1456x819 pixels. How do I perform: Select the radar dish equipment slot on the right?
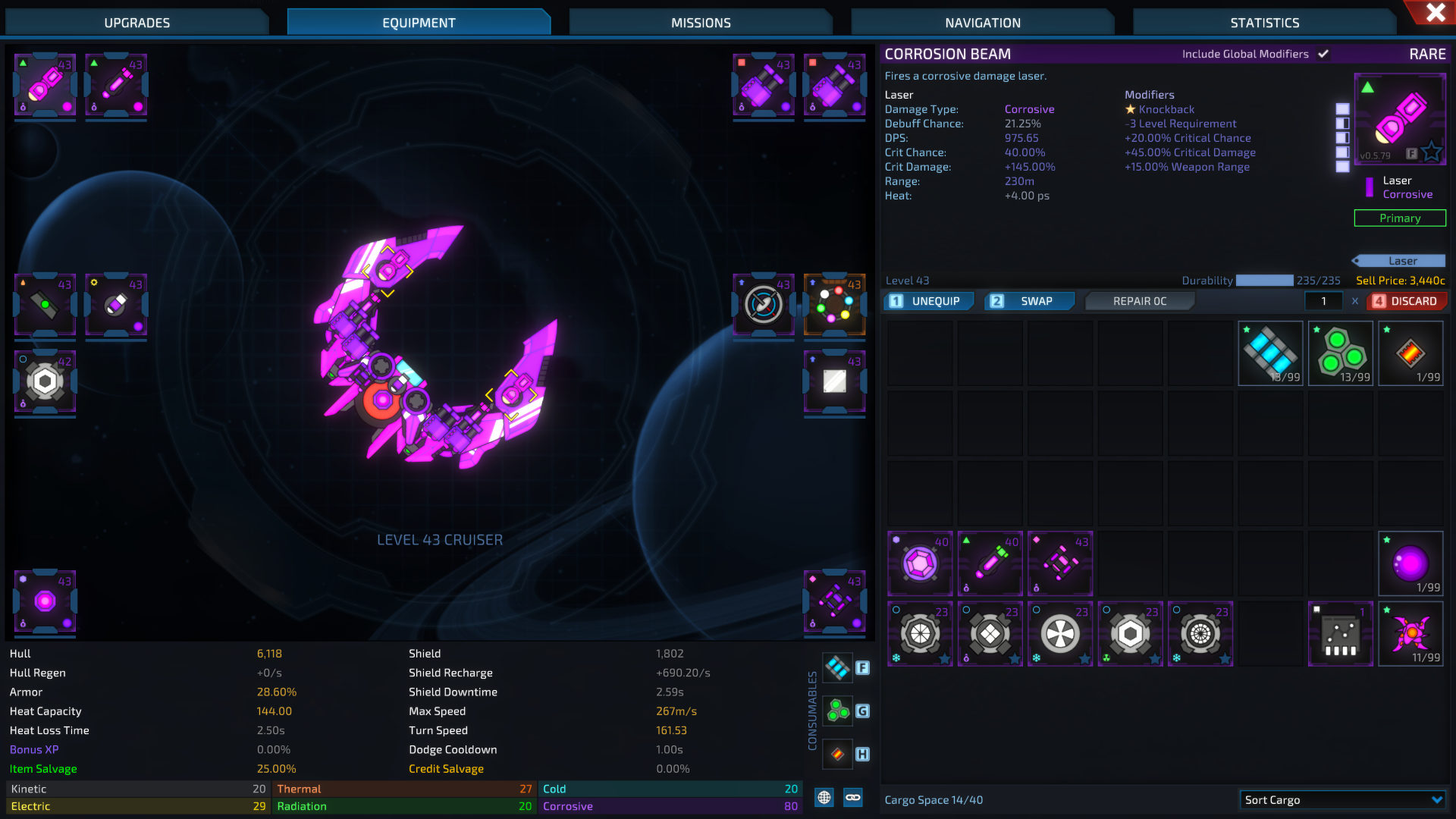[x=763, y=306]
